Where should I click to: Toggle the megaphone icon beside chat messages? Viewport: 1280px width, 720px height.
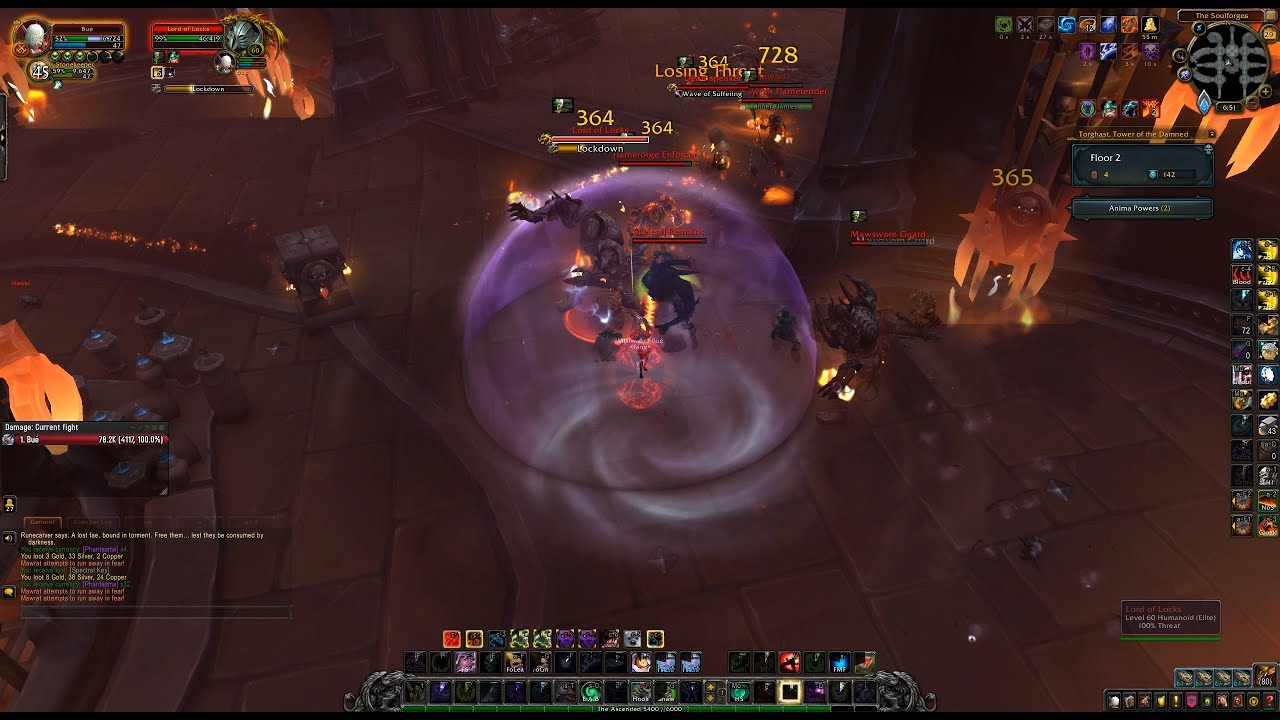[x=8, y=538]
